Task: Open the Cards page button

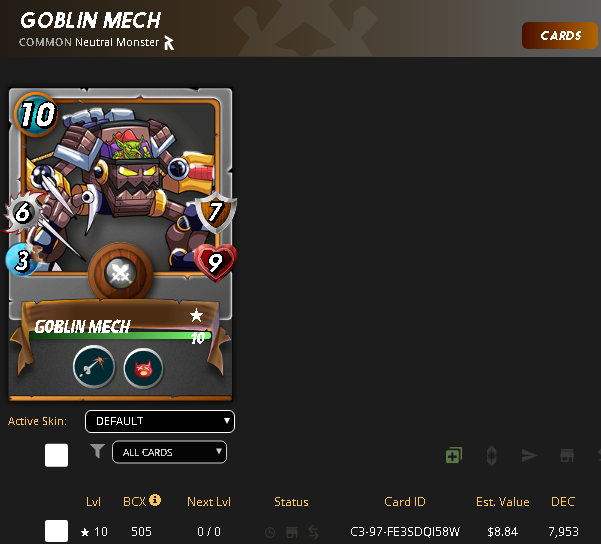Action: (x=560, y=35)
